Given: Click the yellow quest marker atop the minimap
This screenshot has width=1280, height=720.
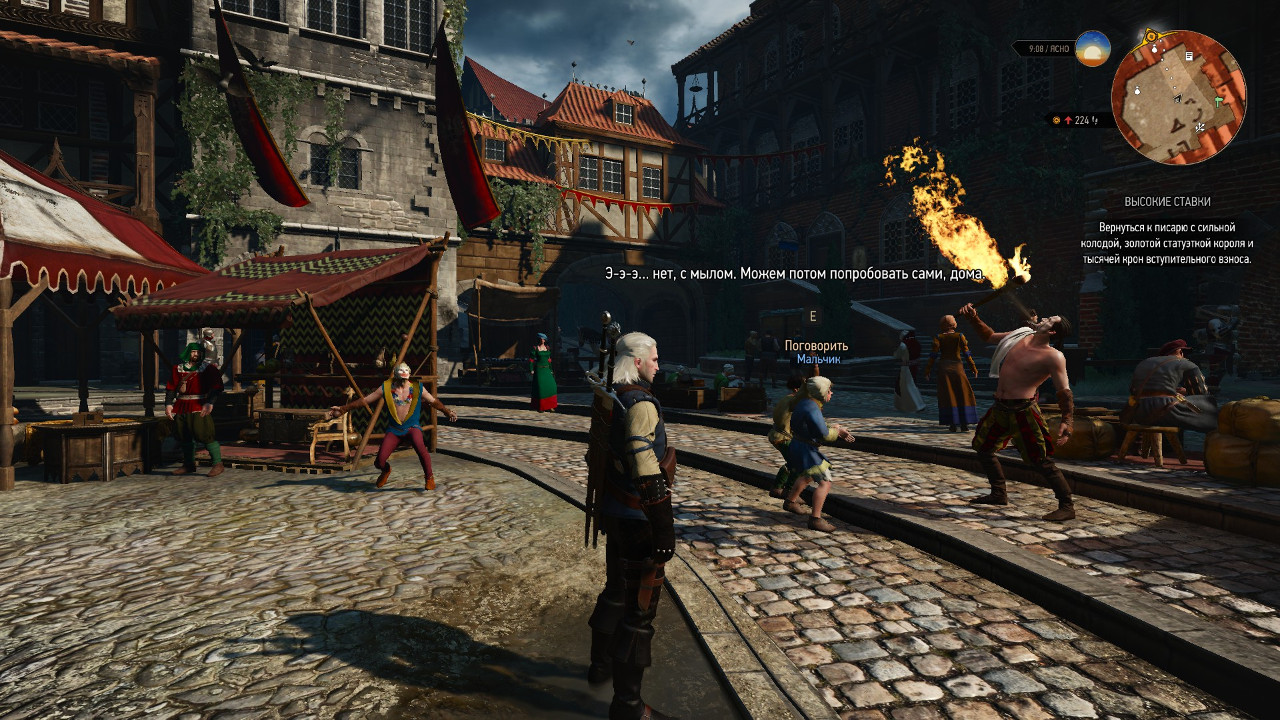Looking at the screenshot, I should click(1151, 36).
